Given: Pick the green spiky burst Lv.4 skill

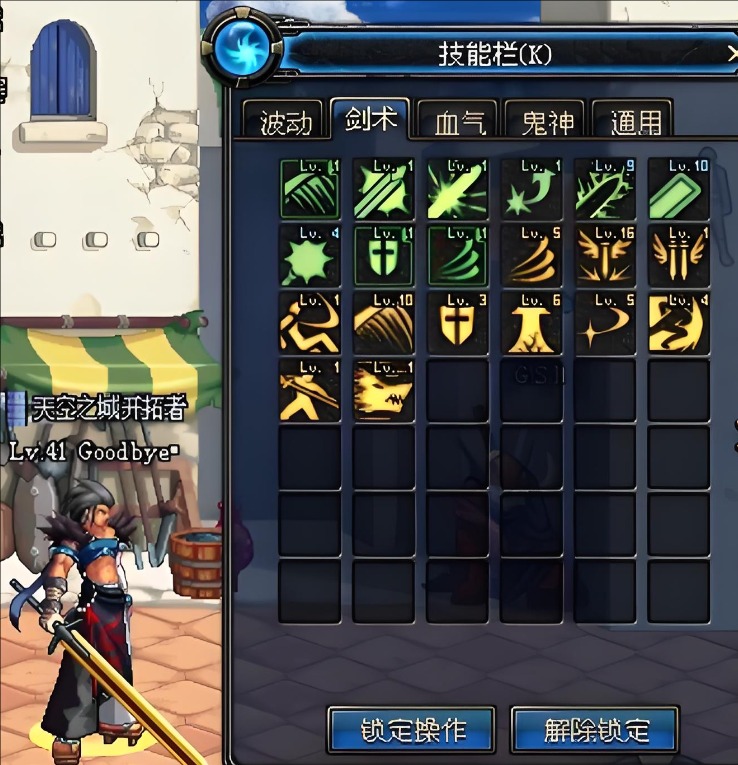Looking at the screenshot, I should click(310, 256).
